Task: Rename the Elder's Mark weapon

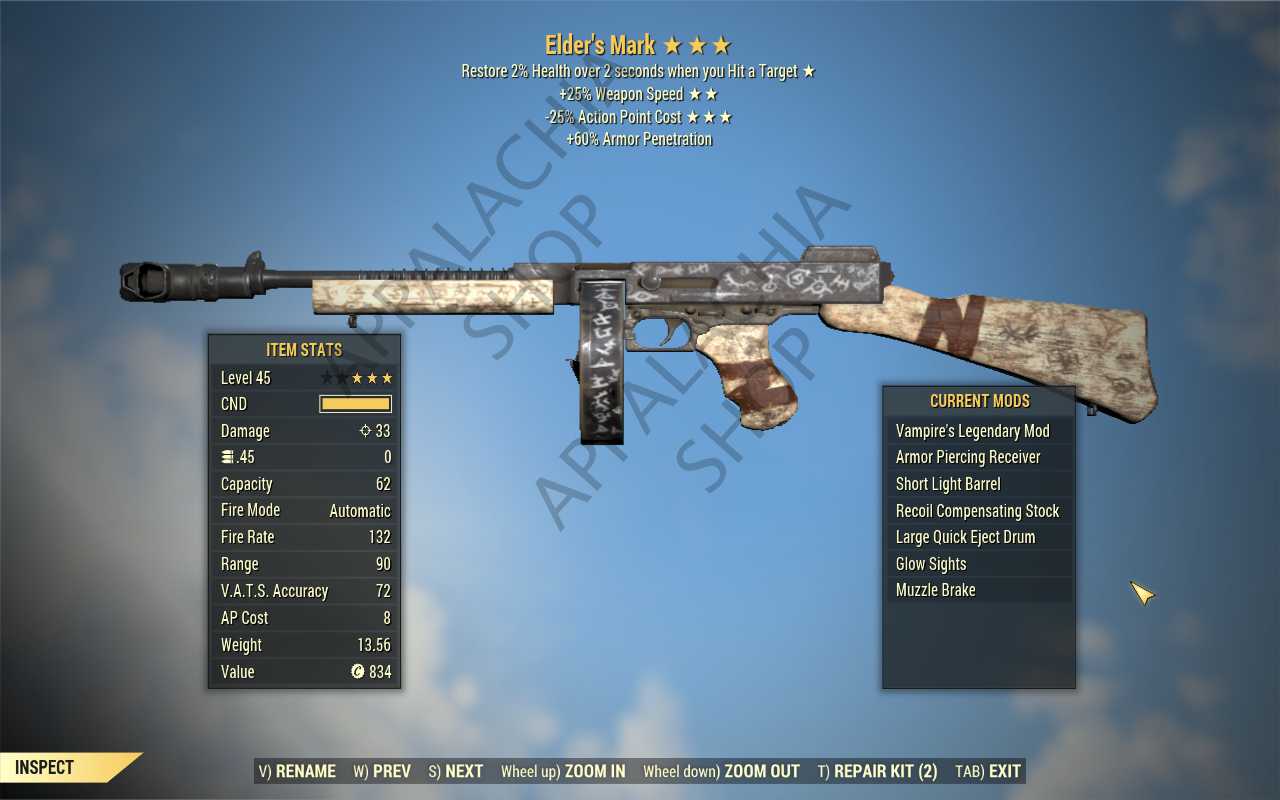Action: pyautogui.click(x=297, y=771)
